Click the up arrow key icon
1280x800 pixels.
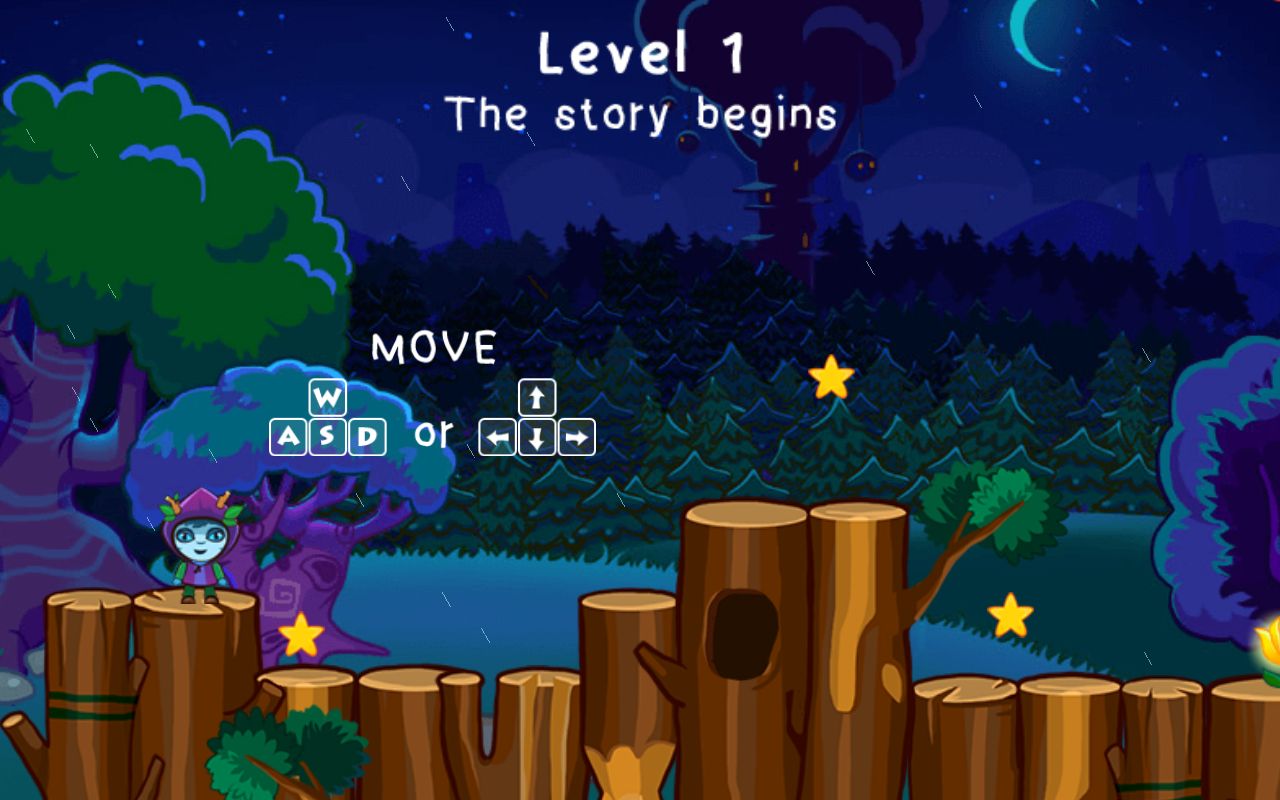(536, 397)
